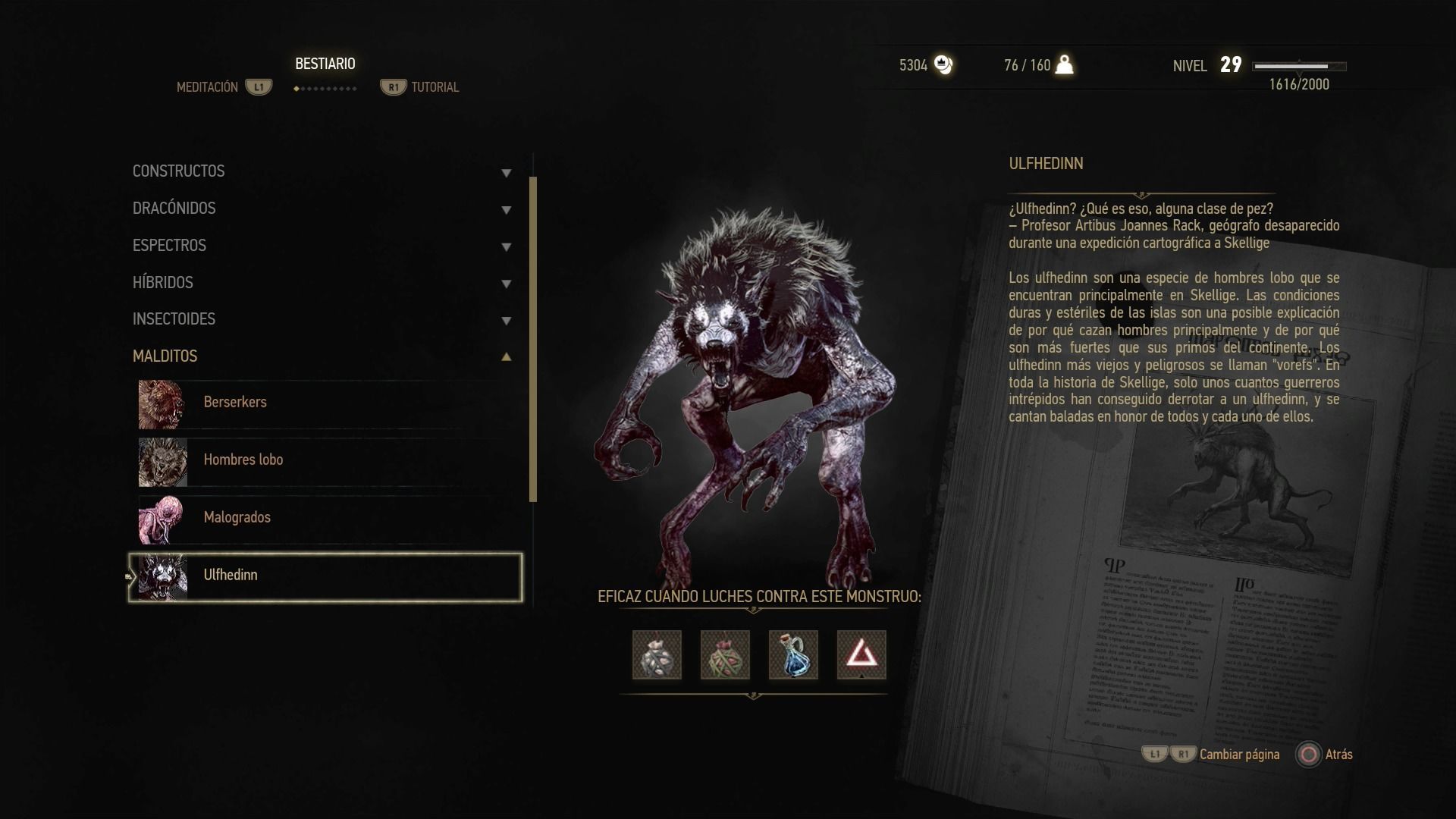Select the blue oil flask icon
Viewport: 1456px width, 819px height.
tap(793, 655)
